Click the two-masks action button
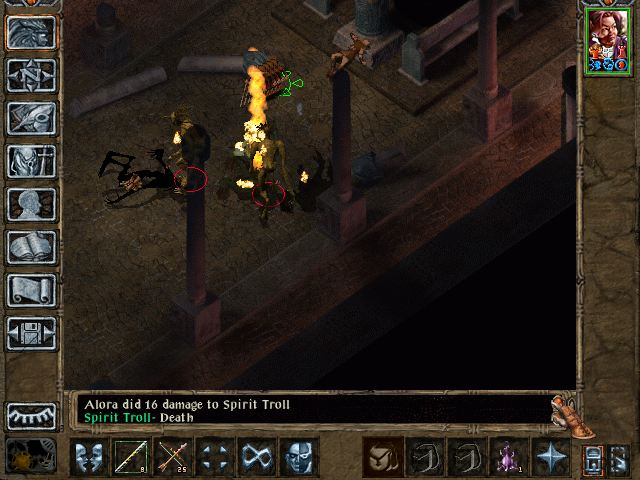This screenshot has width=640, height=480. click(x=89, y=457)
